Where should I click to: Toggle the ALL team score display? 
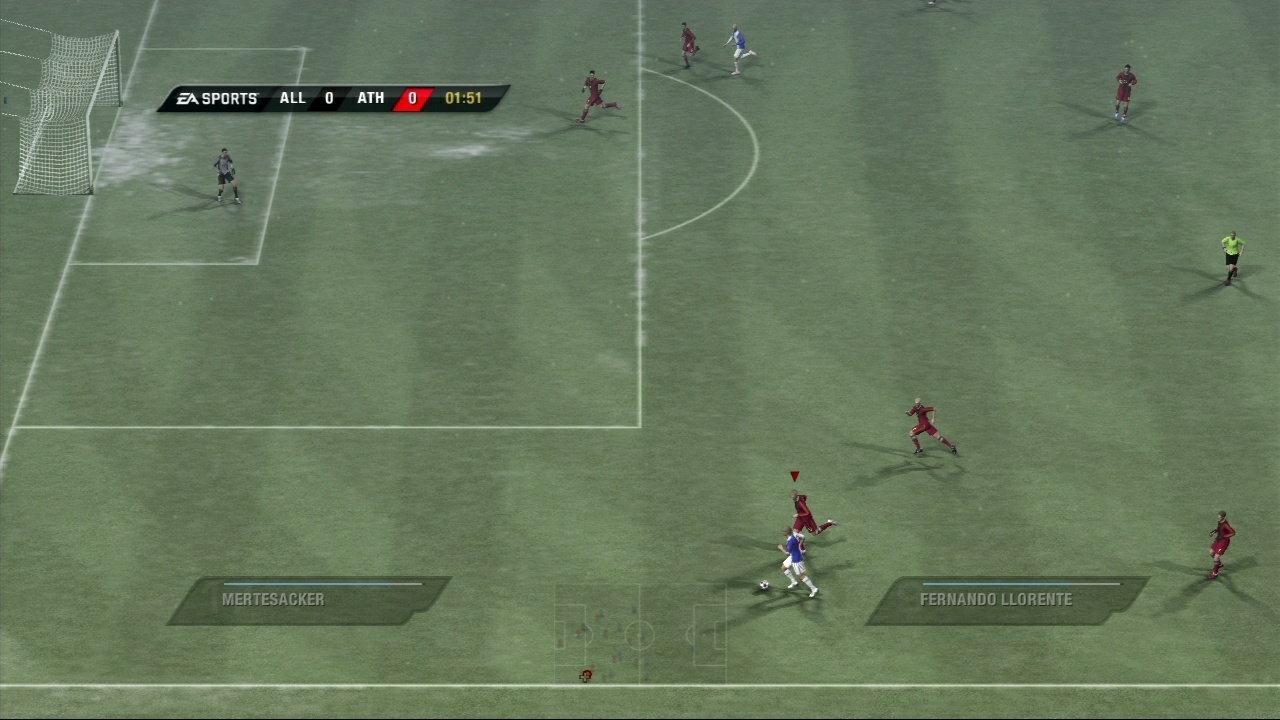(x=328, y=98)
